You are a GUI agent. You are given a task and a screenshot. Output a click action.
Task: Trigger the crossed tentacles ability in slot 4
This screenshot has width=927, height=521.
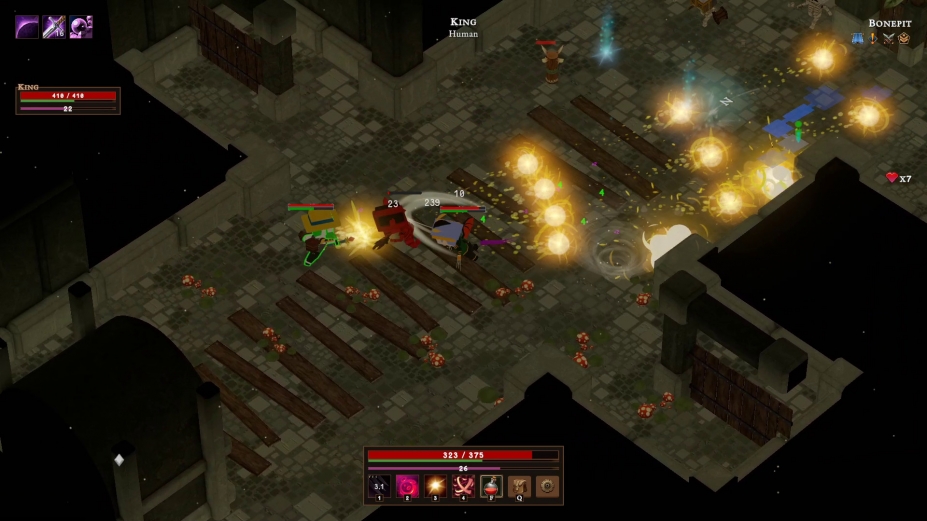coord(464,486)
